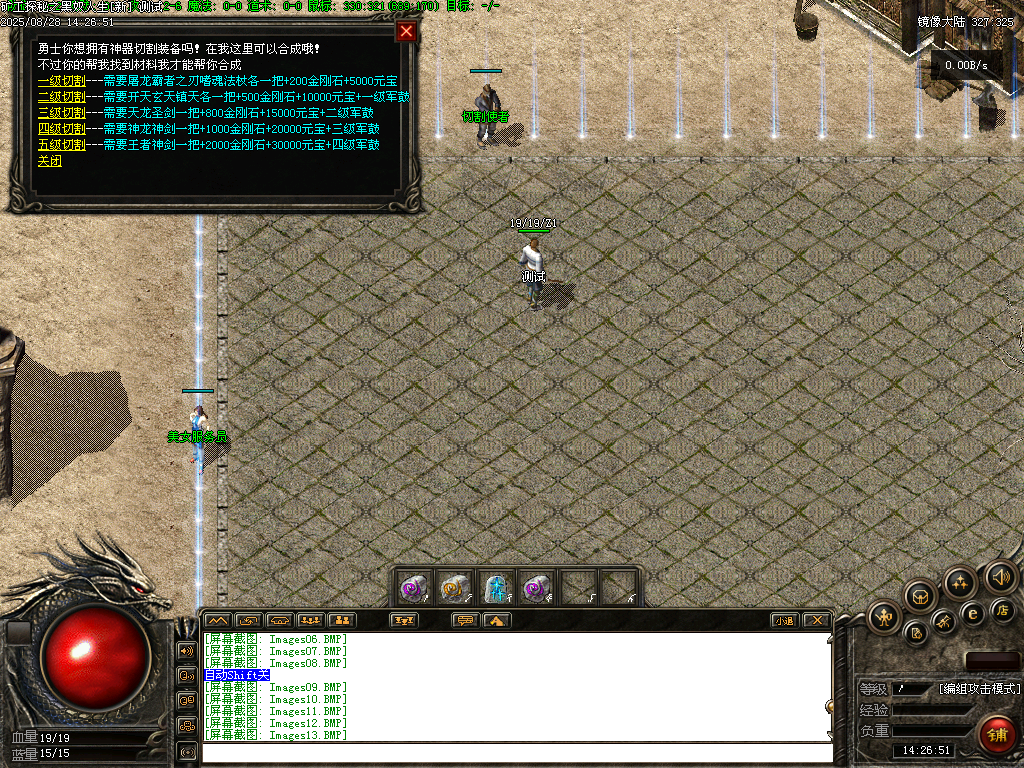1024x768 pixels.
Task: Use the orange swirl scroll hotbar item
Action: pos(456,587)
